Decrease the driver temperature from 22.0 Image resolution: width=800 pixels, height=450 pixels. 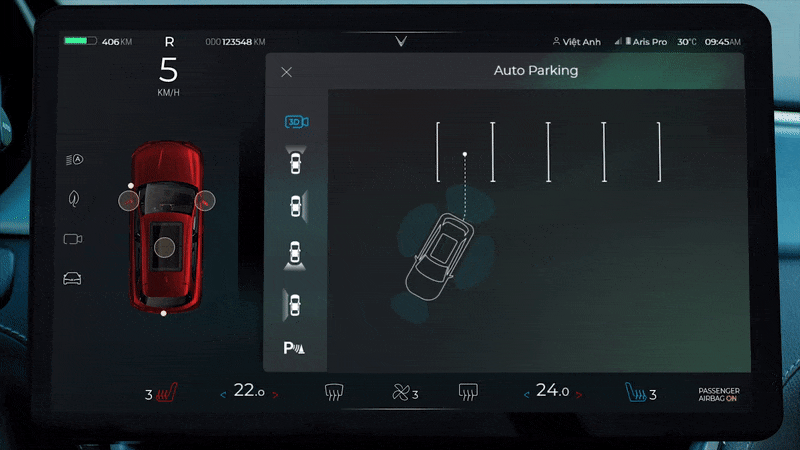(x=223, y=394)
